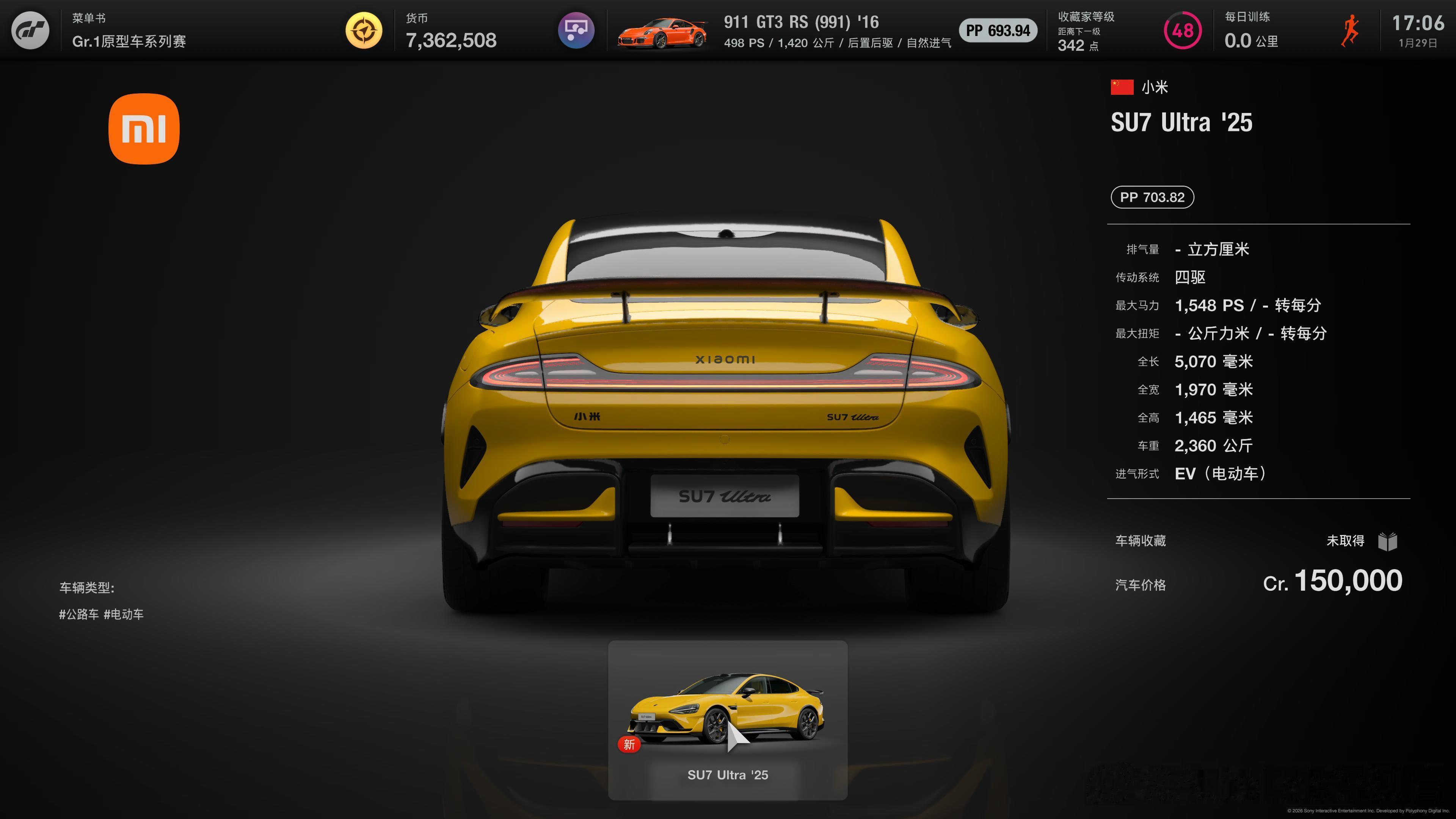Click the gold credits coin icon
This screenshot has height=819, width=1456.
[364, 30]
